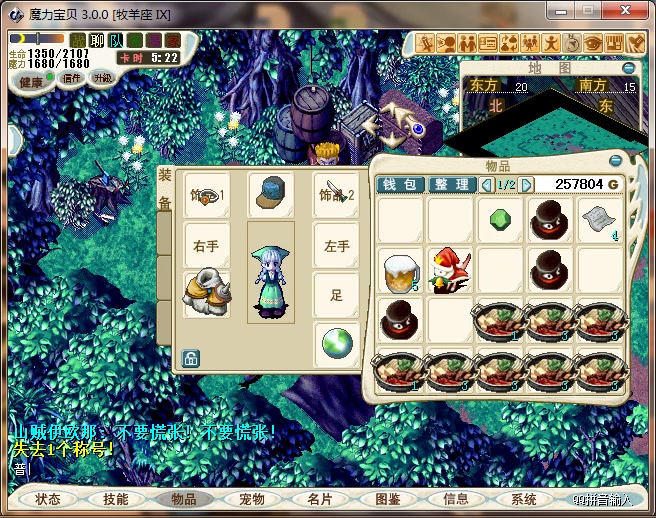
Task: Switch to the 技能 skills tab
Action: (115, 498)
